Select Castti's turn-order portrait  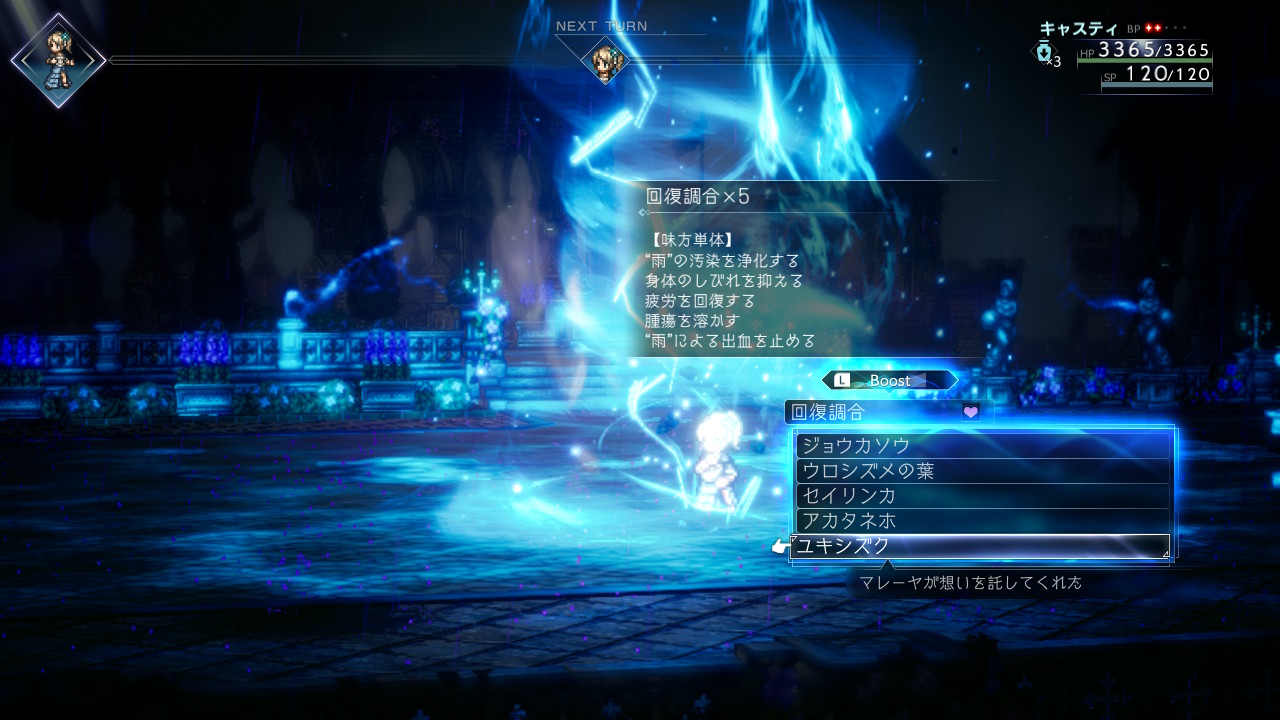point(59,60)
